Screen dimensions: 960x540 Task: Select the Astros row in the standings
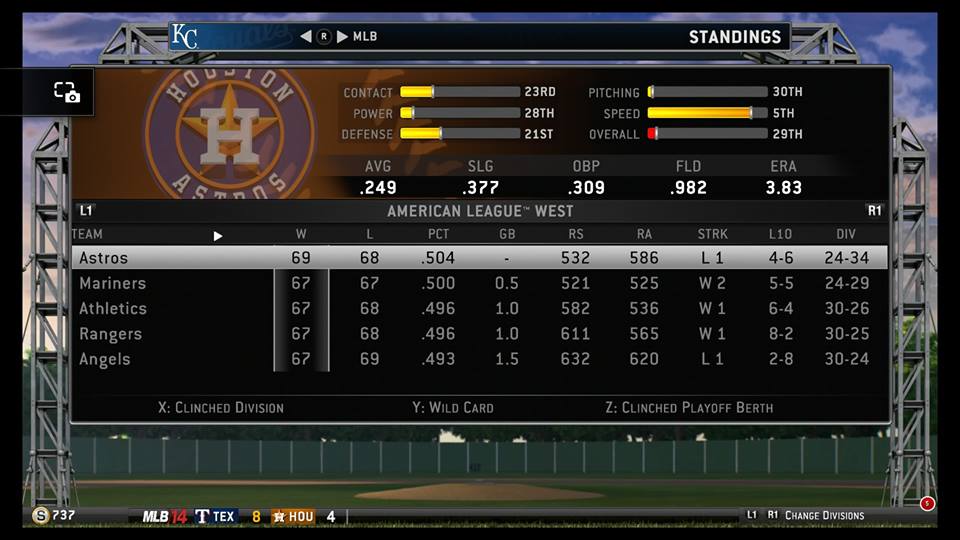pyautogui.click(x=479, y=258)
